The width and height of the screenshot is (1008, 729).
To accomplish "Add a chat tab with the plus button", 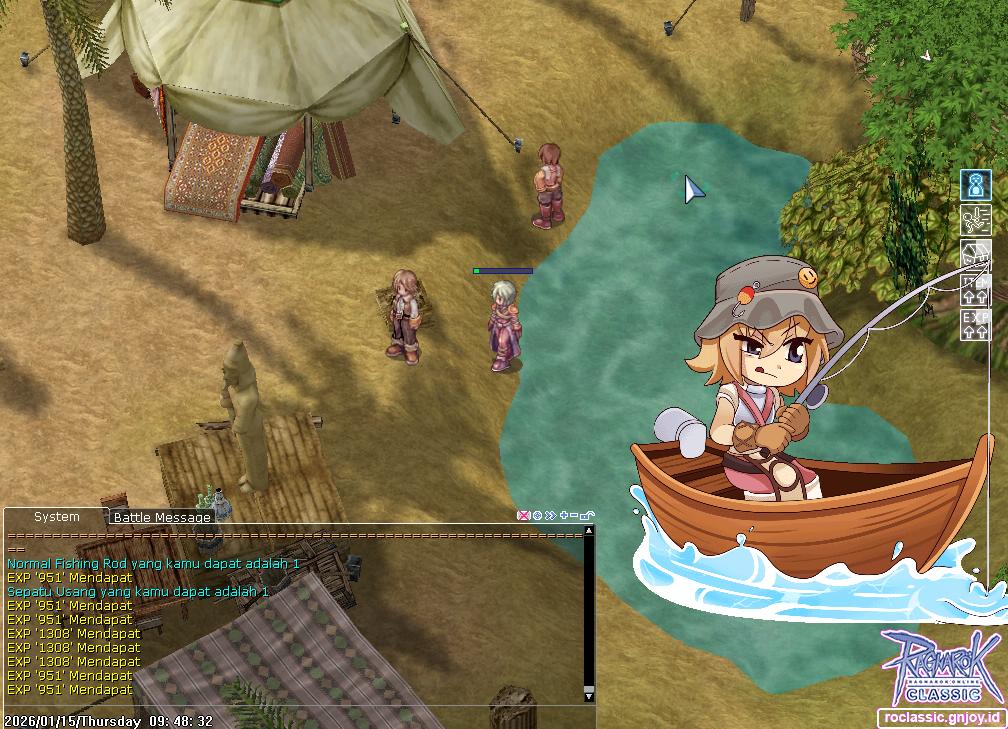I will (564, 515).
